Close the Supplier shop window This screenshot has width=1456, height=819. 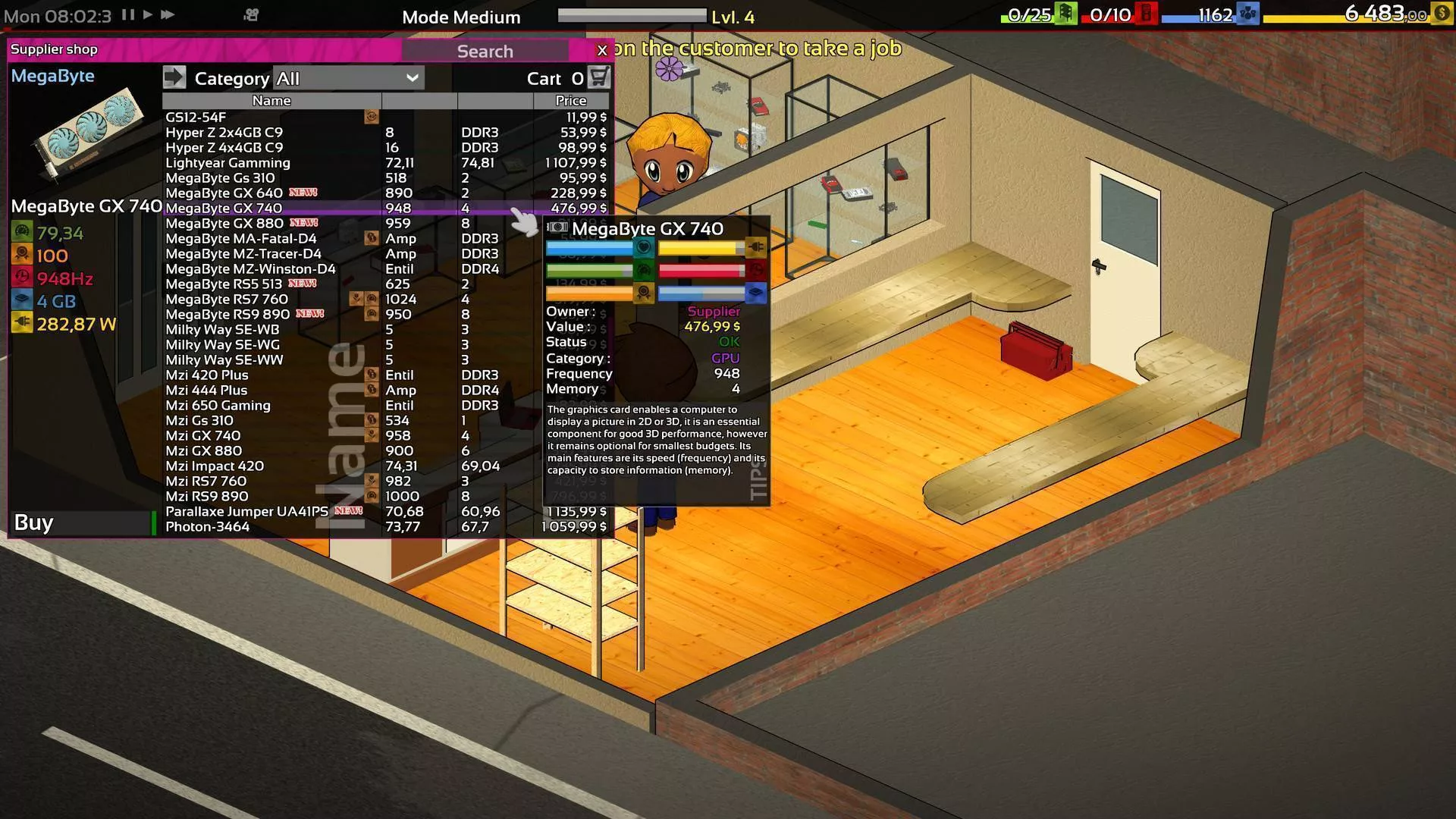click(x=602, y=50)
